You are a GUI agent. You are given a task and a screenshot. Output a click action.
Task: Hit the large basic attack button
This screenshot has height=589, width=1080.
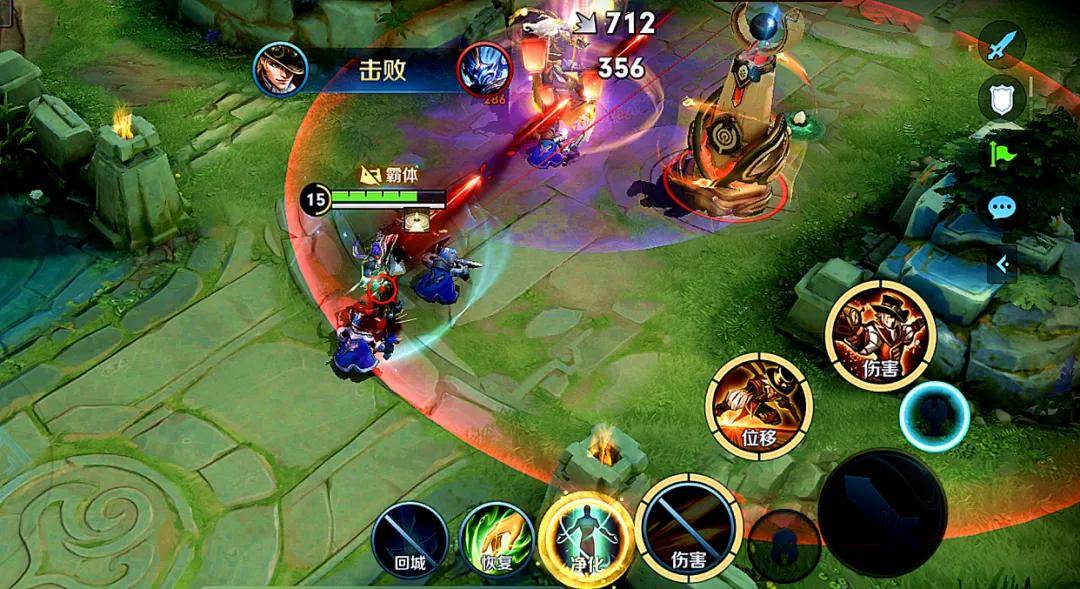[882, 512]
